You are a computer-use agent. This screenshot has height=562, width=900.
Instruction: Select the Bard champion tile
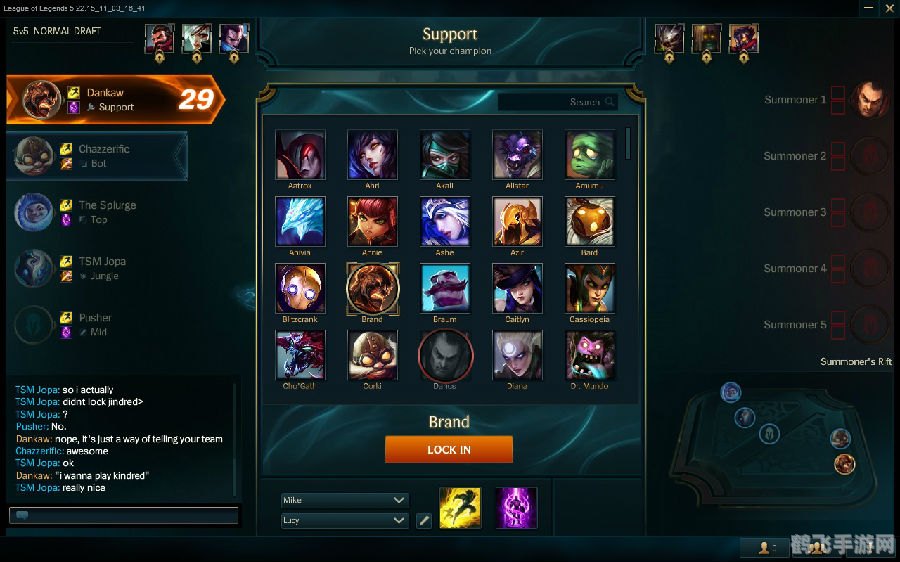590,222
